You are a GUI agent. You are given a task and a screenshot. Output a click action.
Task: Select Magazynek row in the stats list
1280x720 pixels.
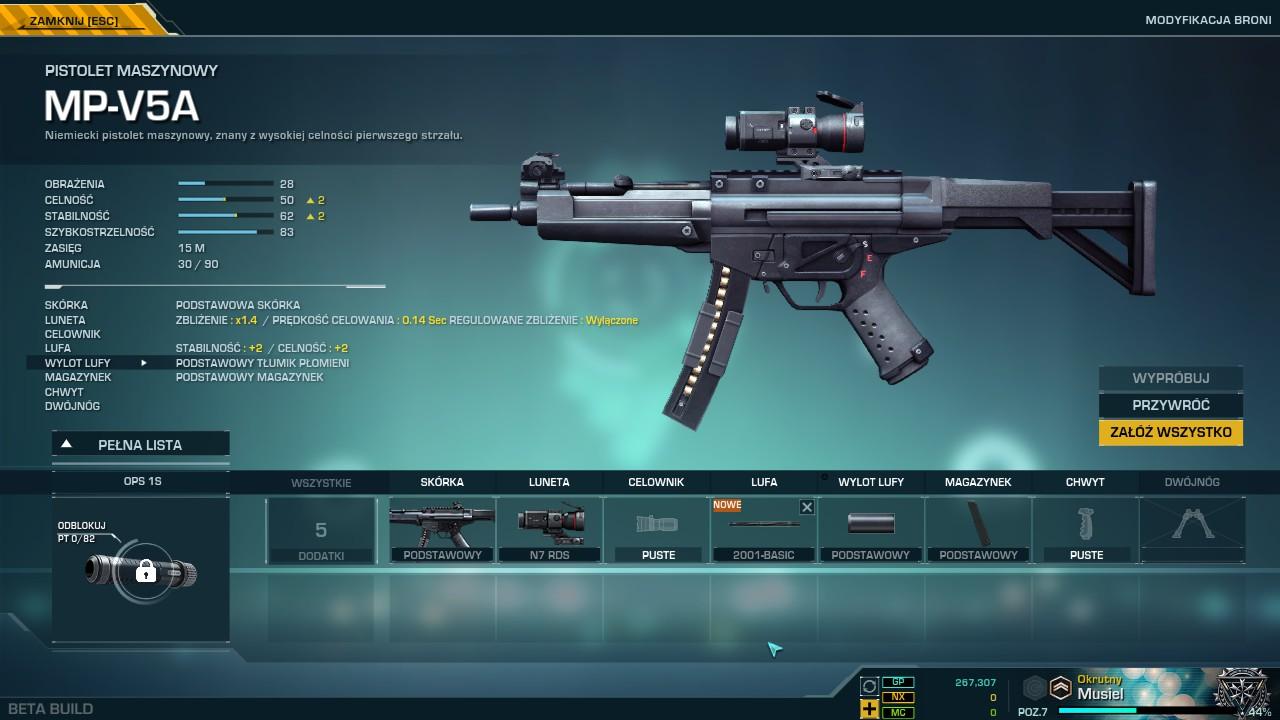tap(78, 377)
